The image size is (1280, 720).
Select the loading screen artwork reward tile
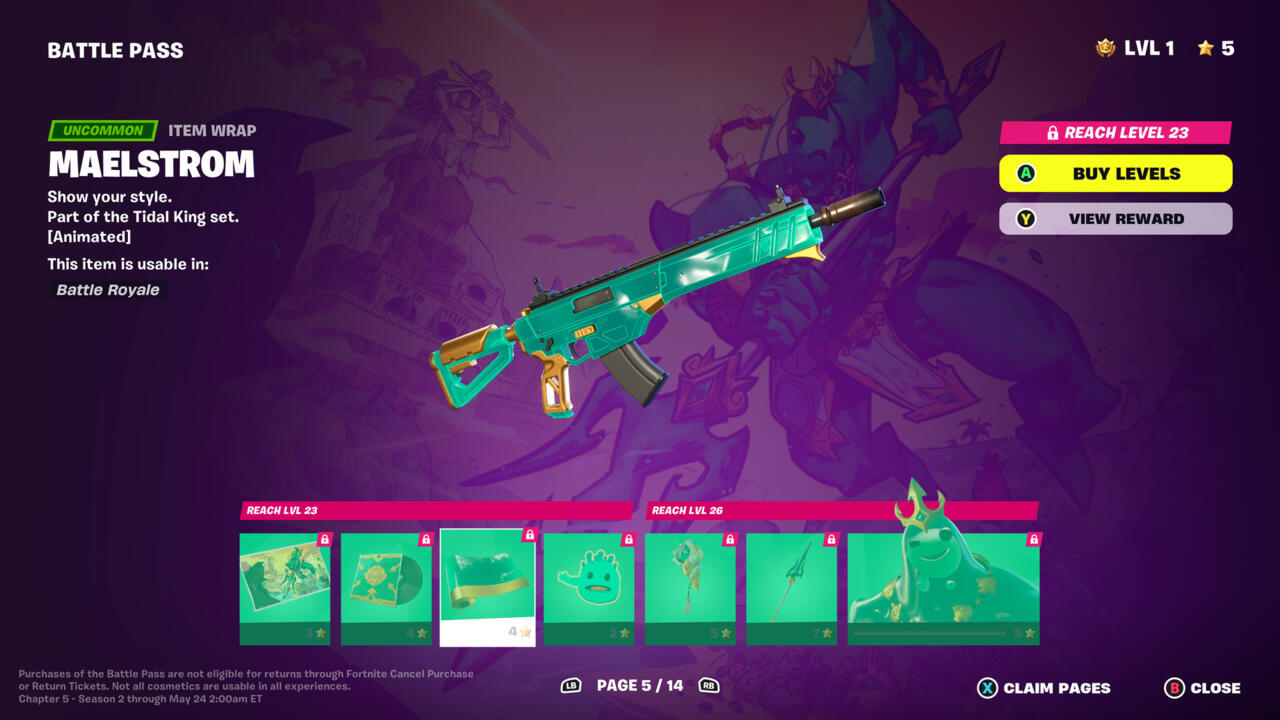click(285, 588)
